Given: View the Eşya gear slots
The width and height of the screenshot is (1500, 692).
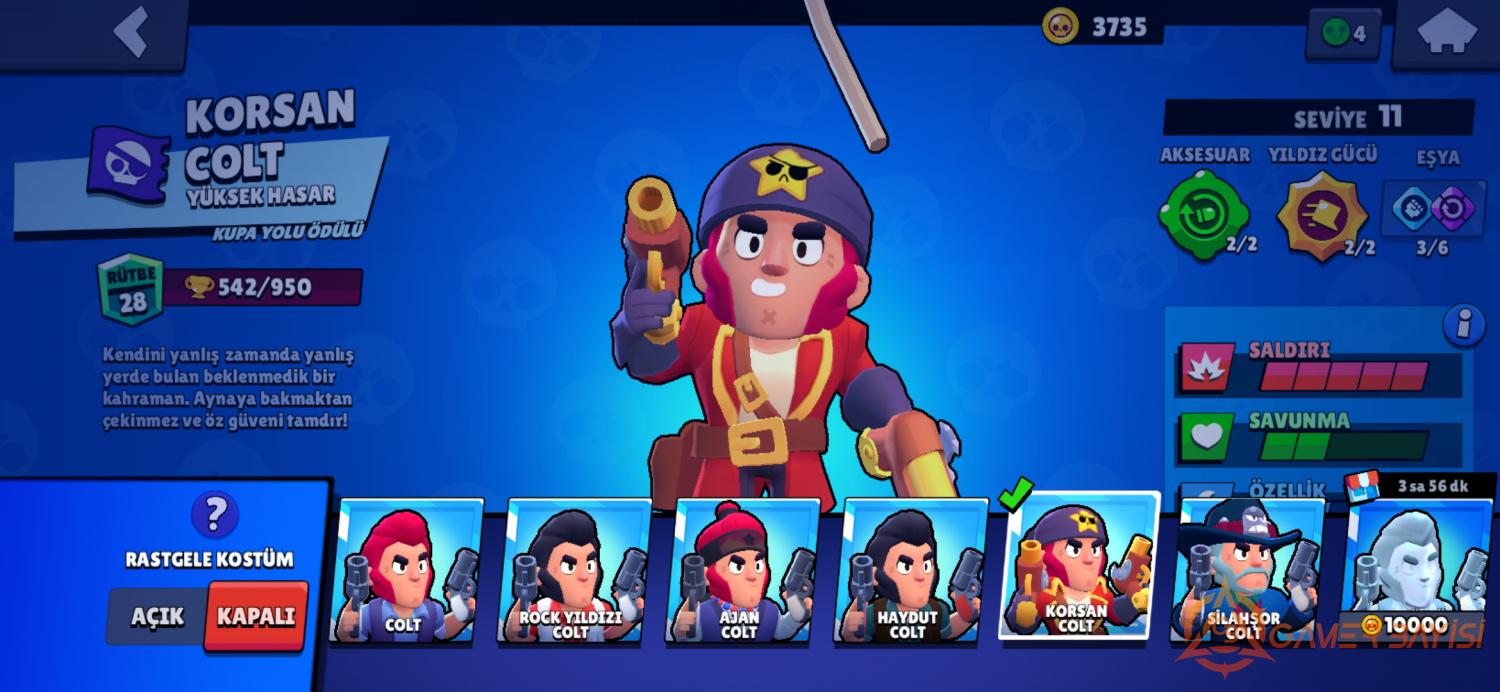Looking at the screenshot, I should coord(1434,209).
